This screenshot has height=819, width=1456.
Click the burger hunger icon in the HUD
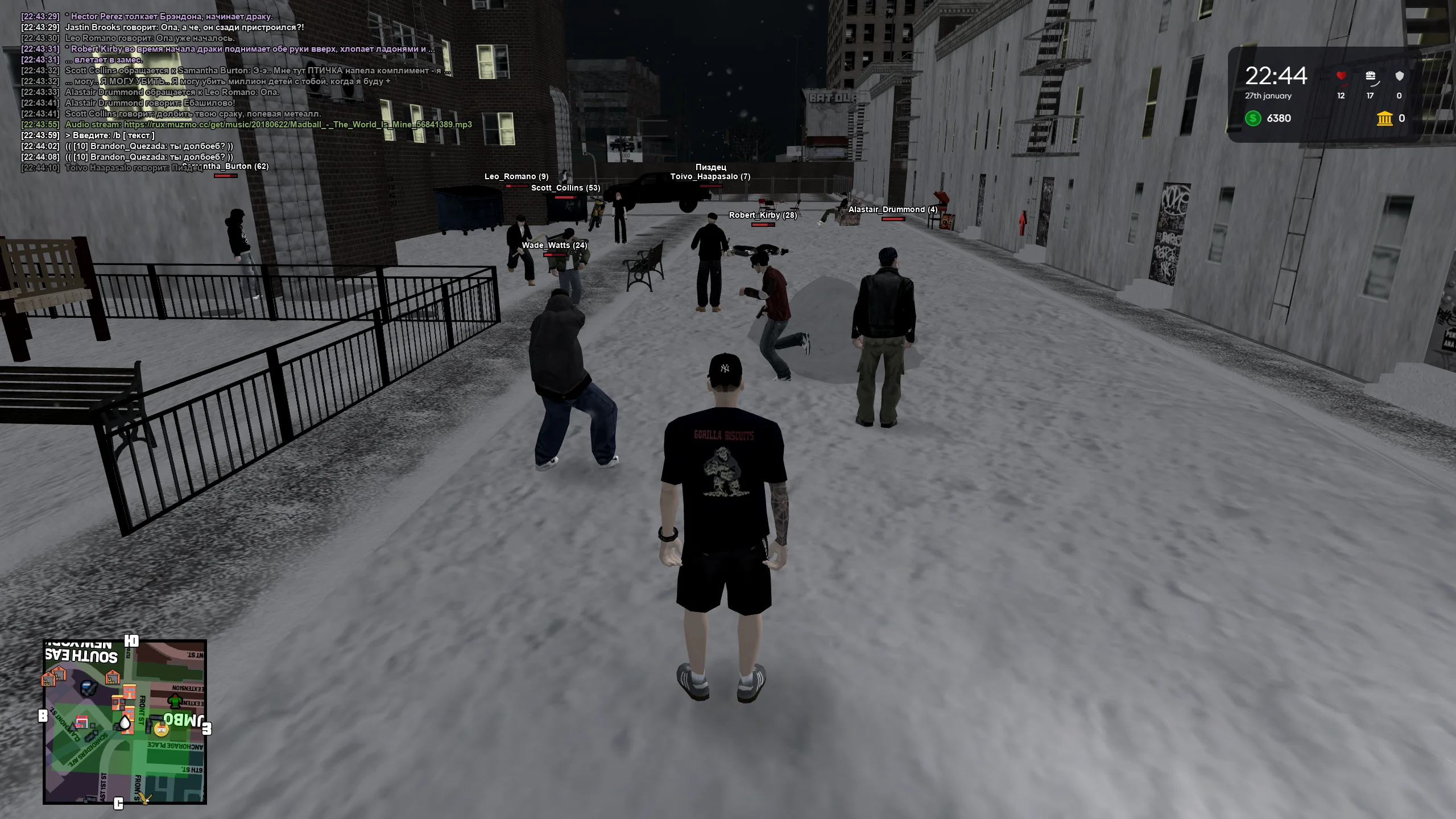pyautogui.click(x=1371, y=75)
